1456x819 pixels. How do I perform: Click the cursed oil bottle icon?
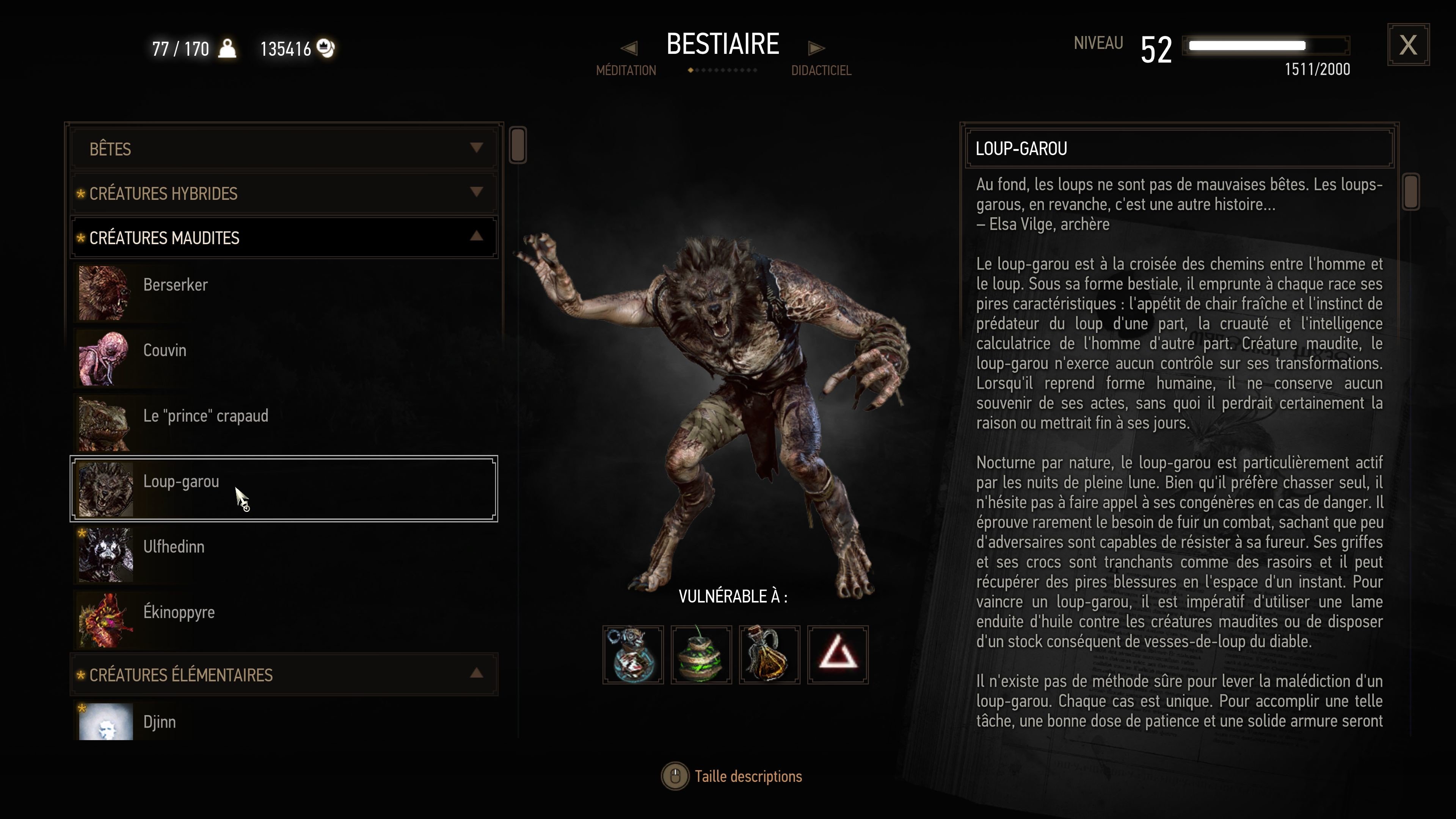coord(769,654)
